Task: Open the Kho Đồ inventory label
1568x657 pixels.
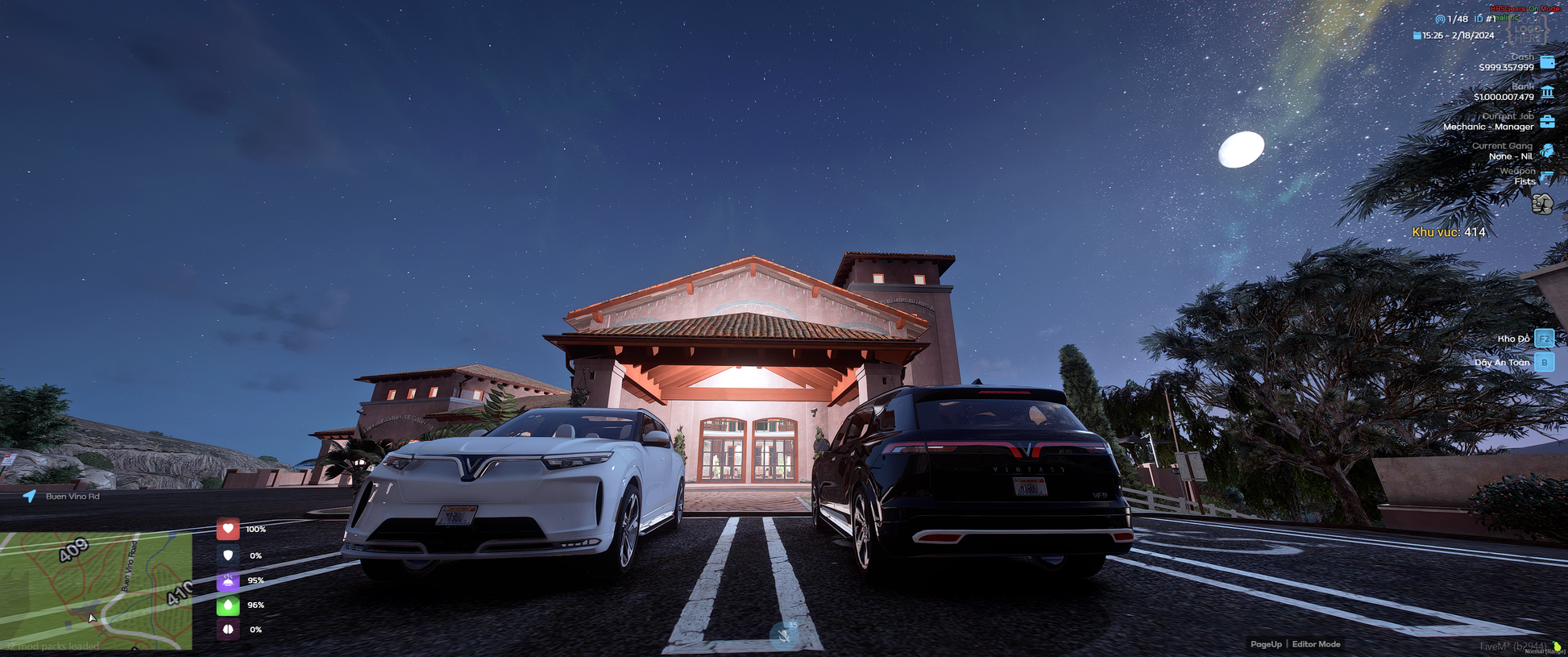Action: coord(1513,339)
